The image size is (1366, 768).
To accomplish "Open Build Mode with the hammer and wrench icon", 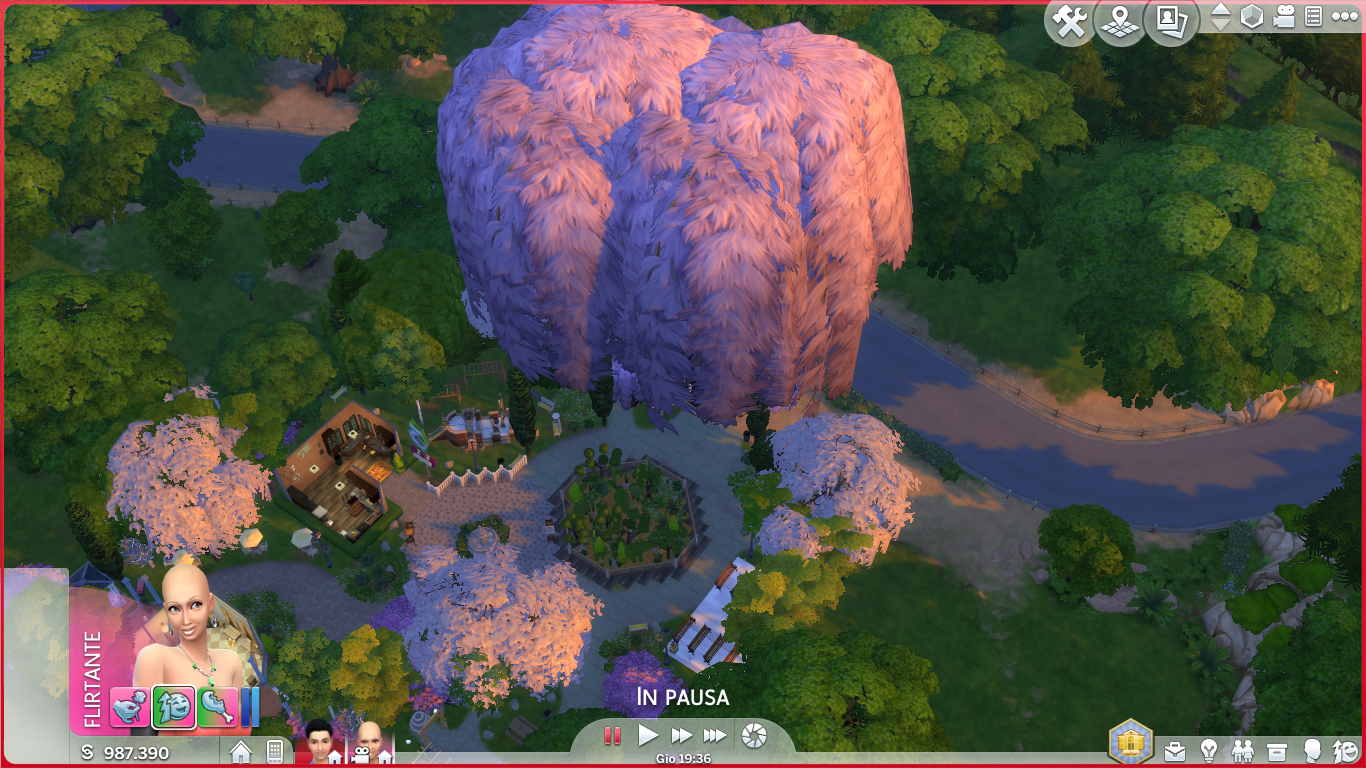I will pyautogui.click(x=1070, y=22).
